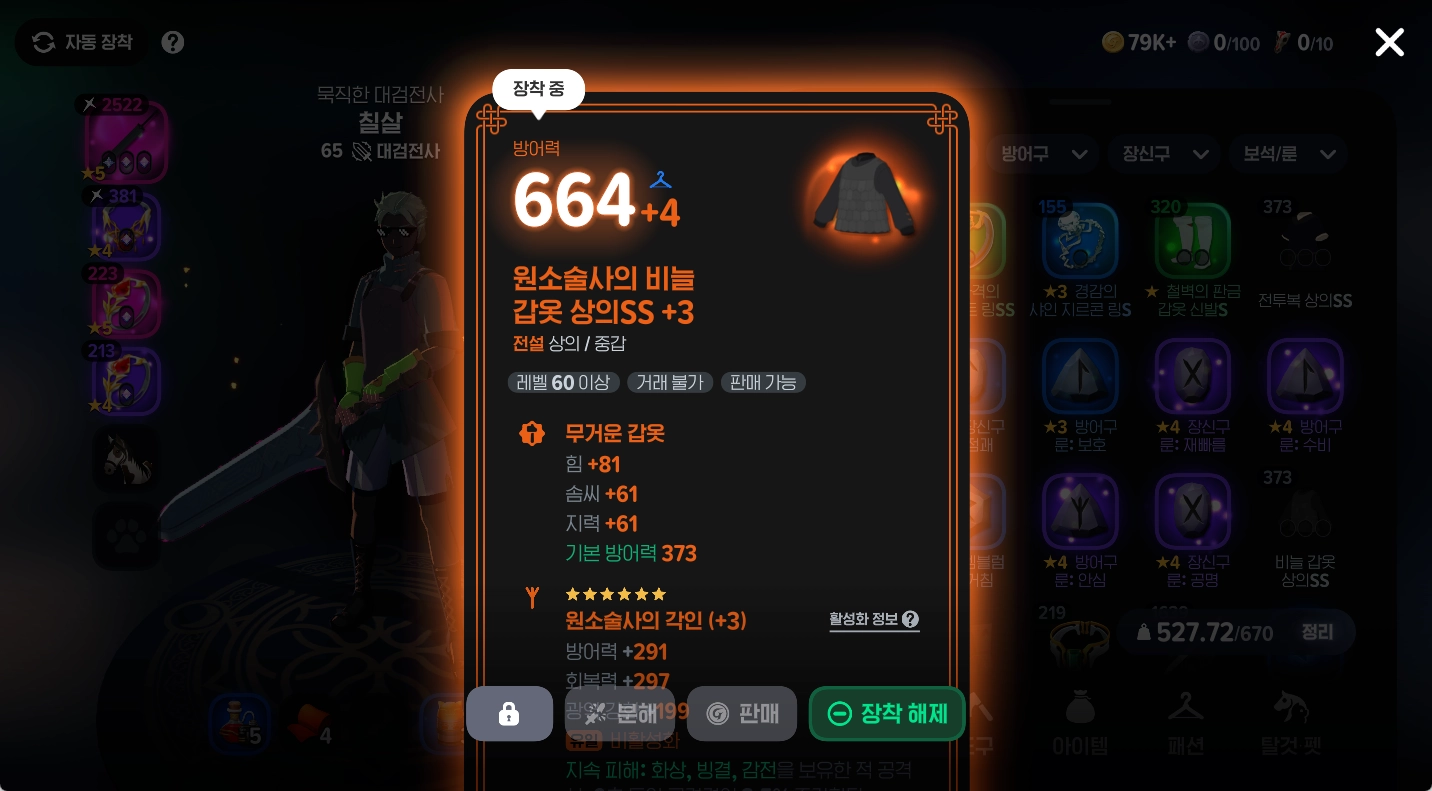Switch to the 패션 tab
The image size is (1432, 791).
pyautogui.click(x=1186, y=722)
